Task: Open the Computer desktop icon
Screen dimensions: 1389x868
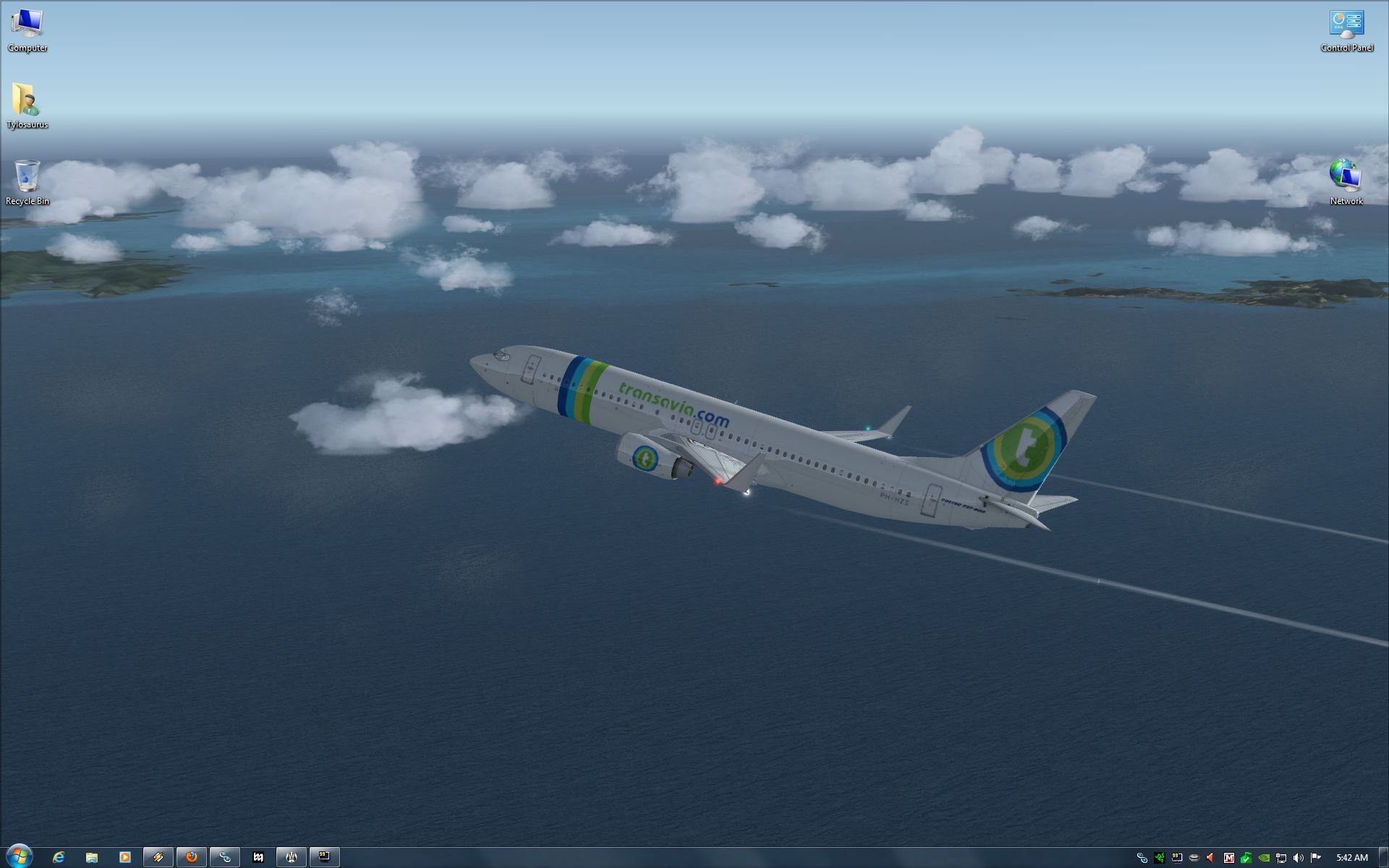Action: (x=27, y=29)
